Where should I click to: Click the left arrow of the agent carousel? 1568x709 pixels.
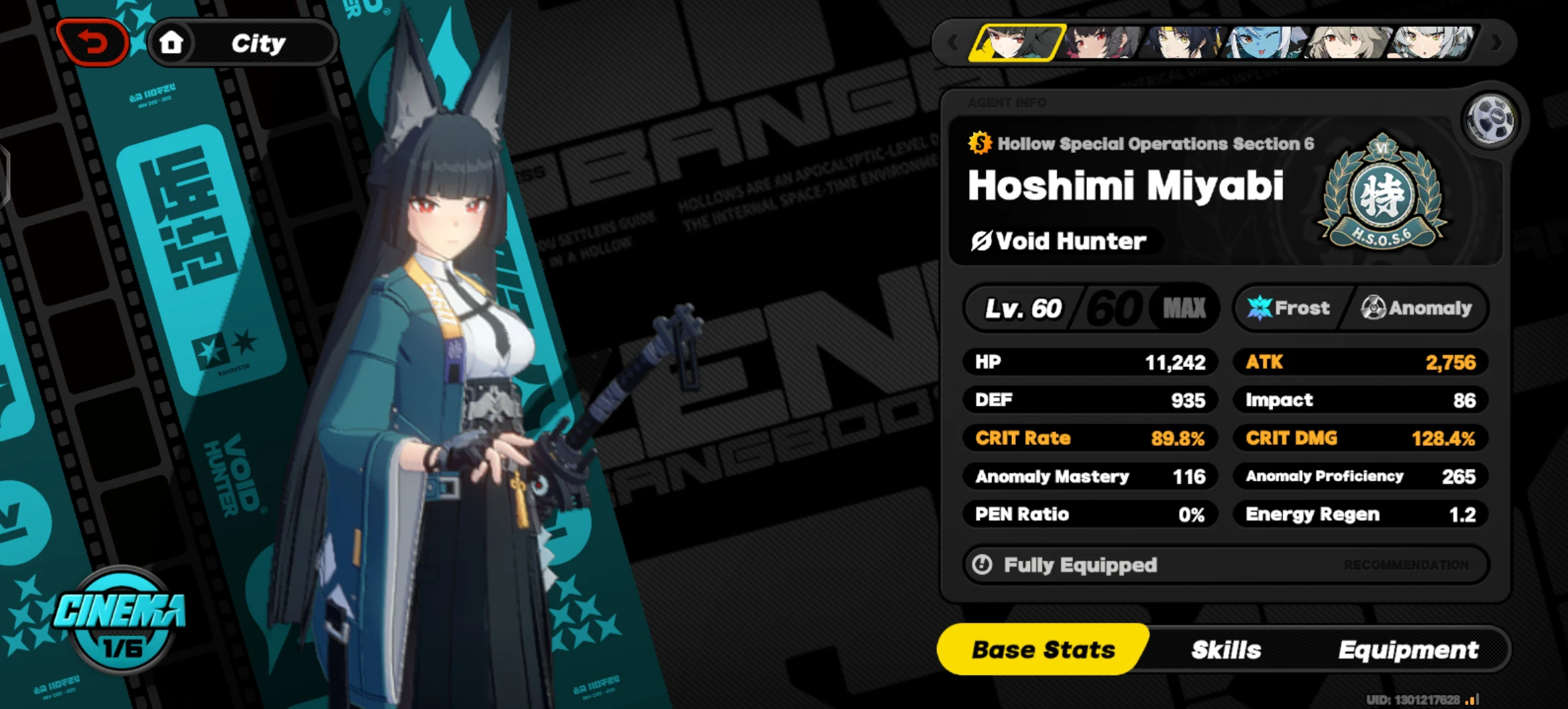point(953,42)
